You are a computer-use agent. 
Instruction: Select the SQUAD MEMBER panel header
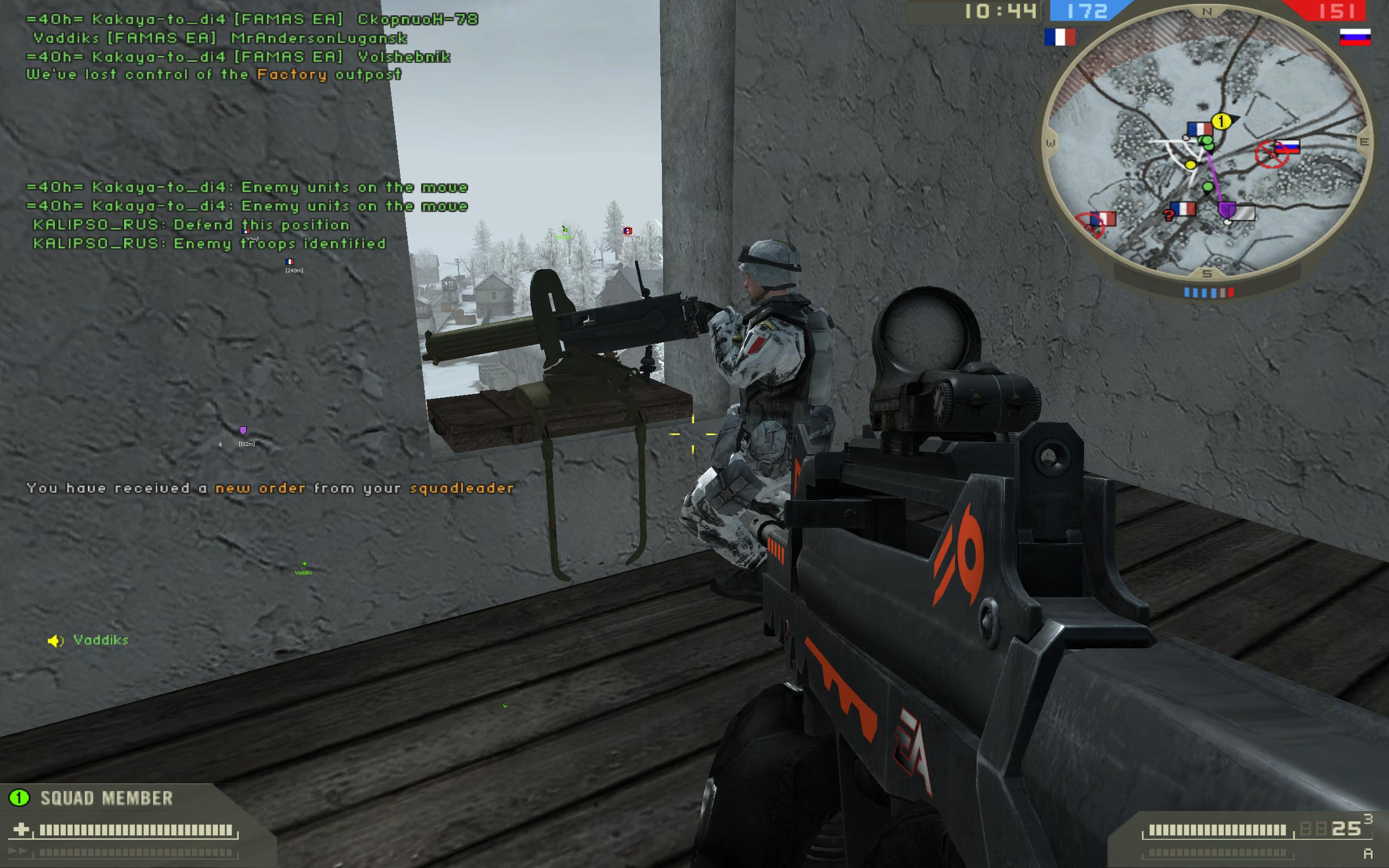[x=106, y=798]
